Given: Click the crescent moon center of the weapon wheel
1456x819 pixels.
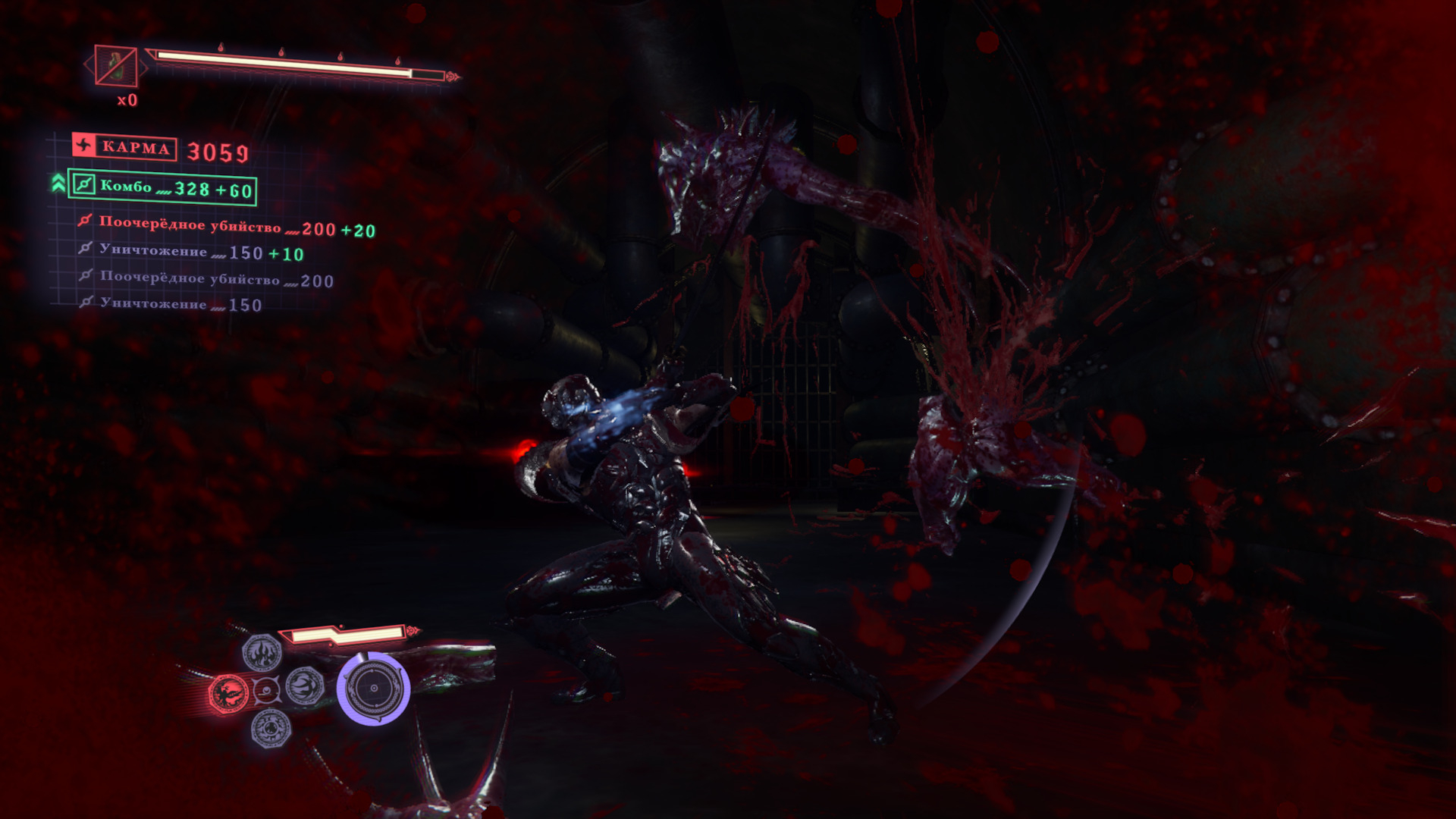Looking at the screenshot, I should click(266, 691).
